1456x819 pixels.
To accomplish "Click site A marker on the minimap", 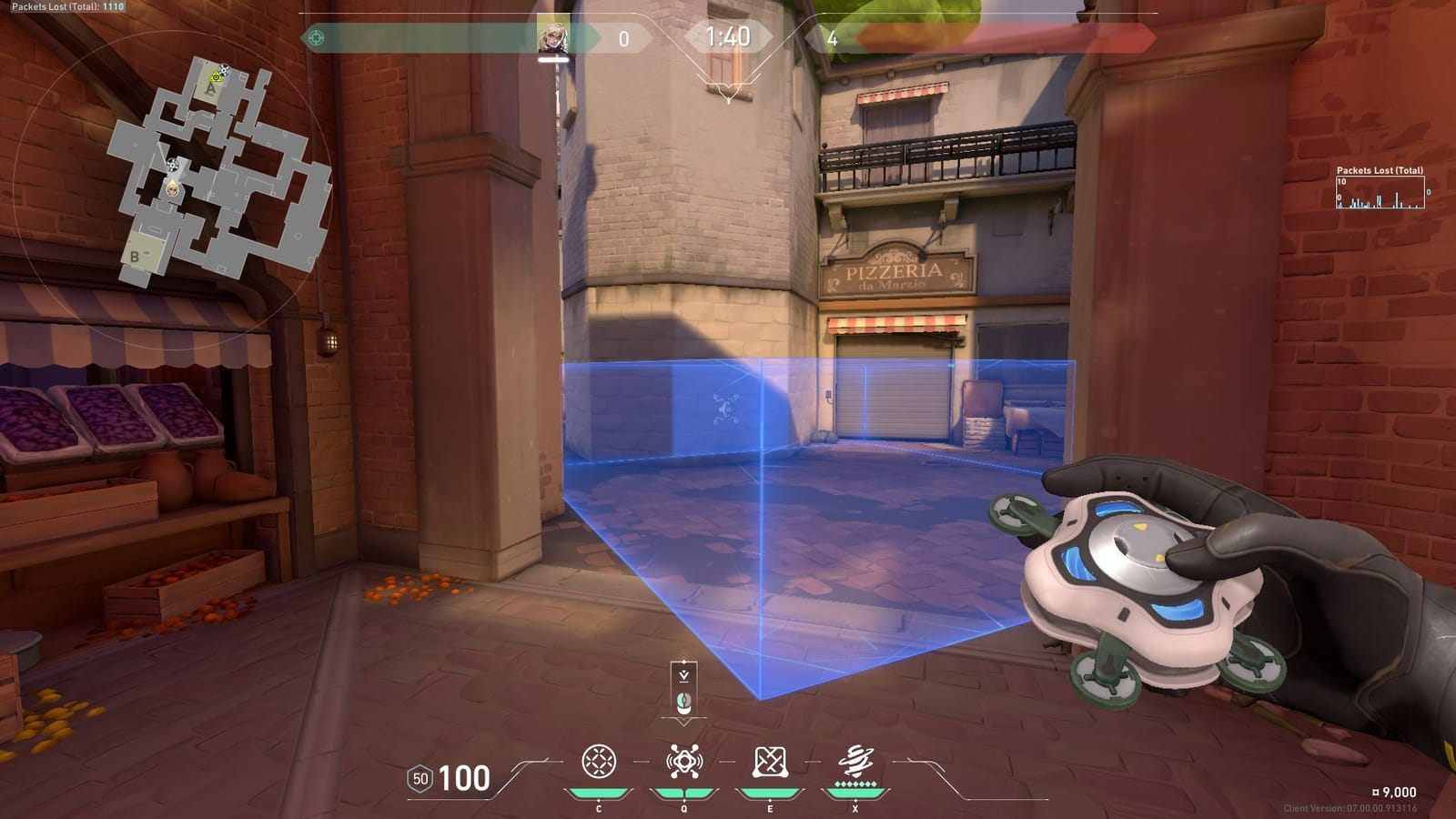I will pyautogui.click(x=209, y=87).
